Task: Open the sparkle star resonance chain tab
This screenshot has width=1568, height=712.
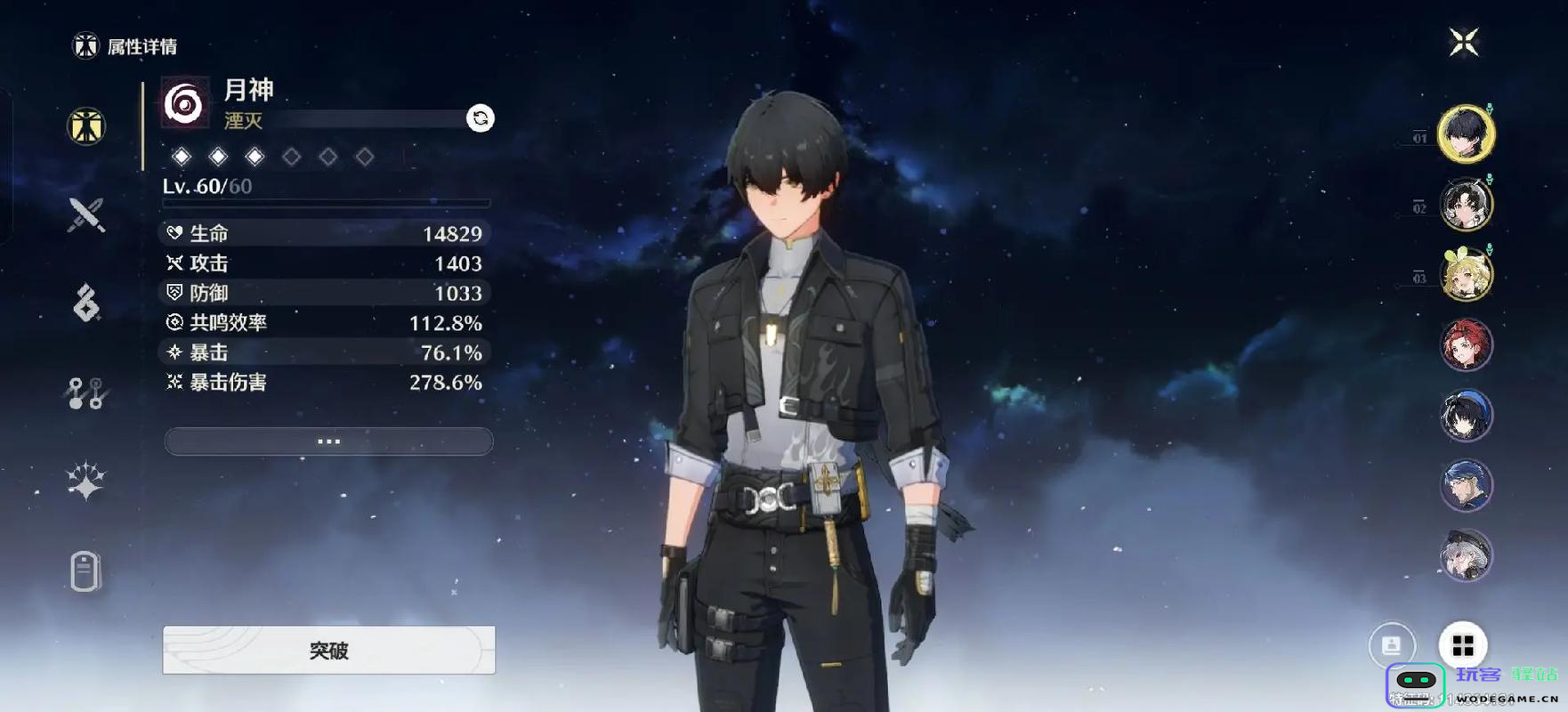Action: coord(86,481)
